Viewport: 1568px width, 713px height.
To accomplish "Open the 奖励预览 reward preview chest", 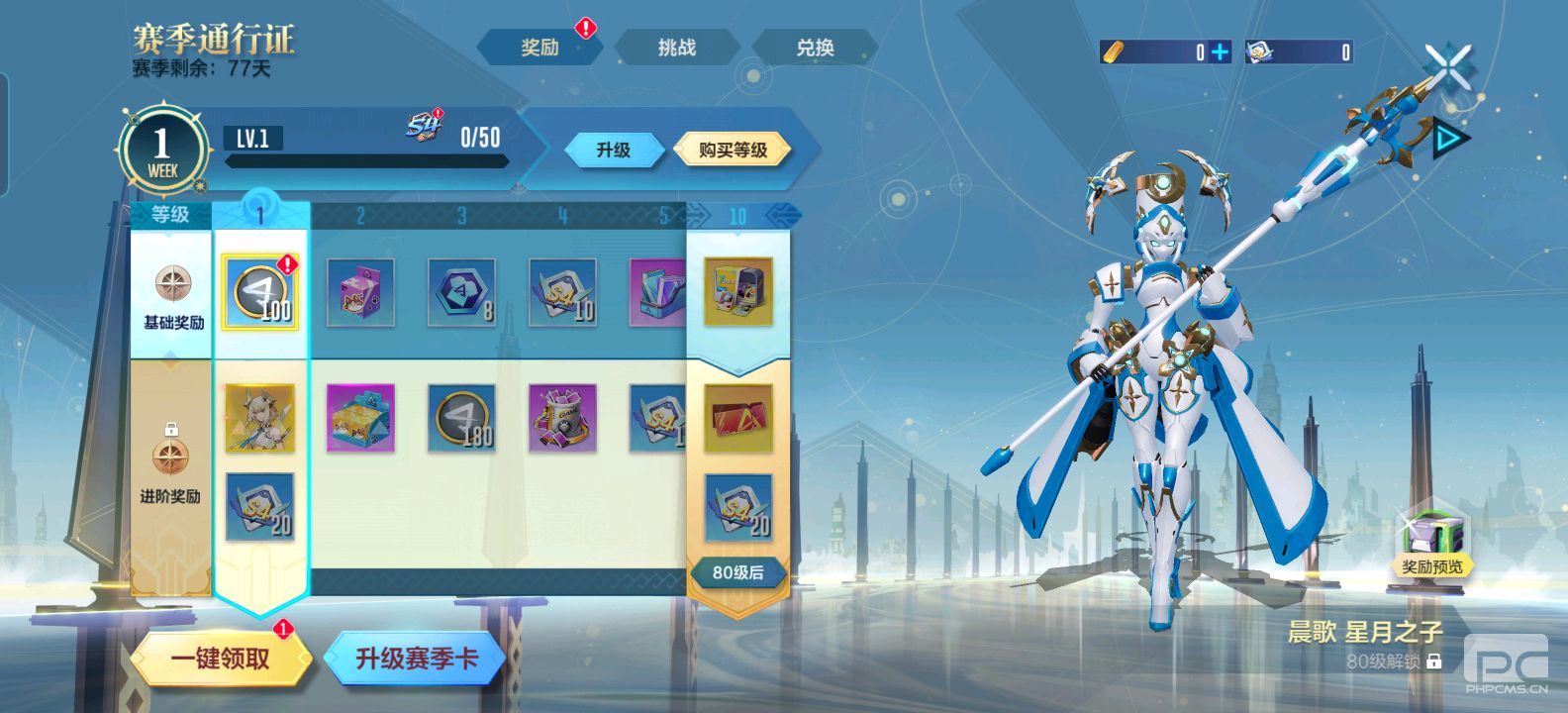I will tap(1434, 535).
